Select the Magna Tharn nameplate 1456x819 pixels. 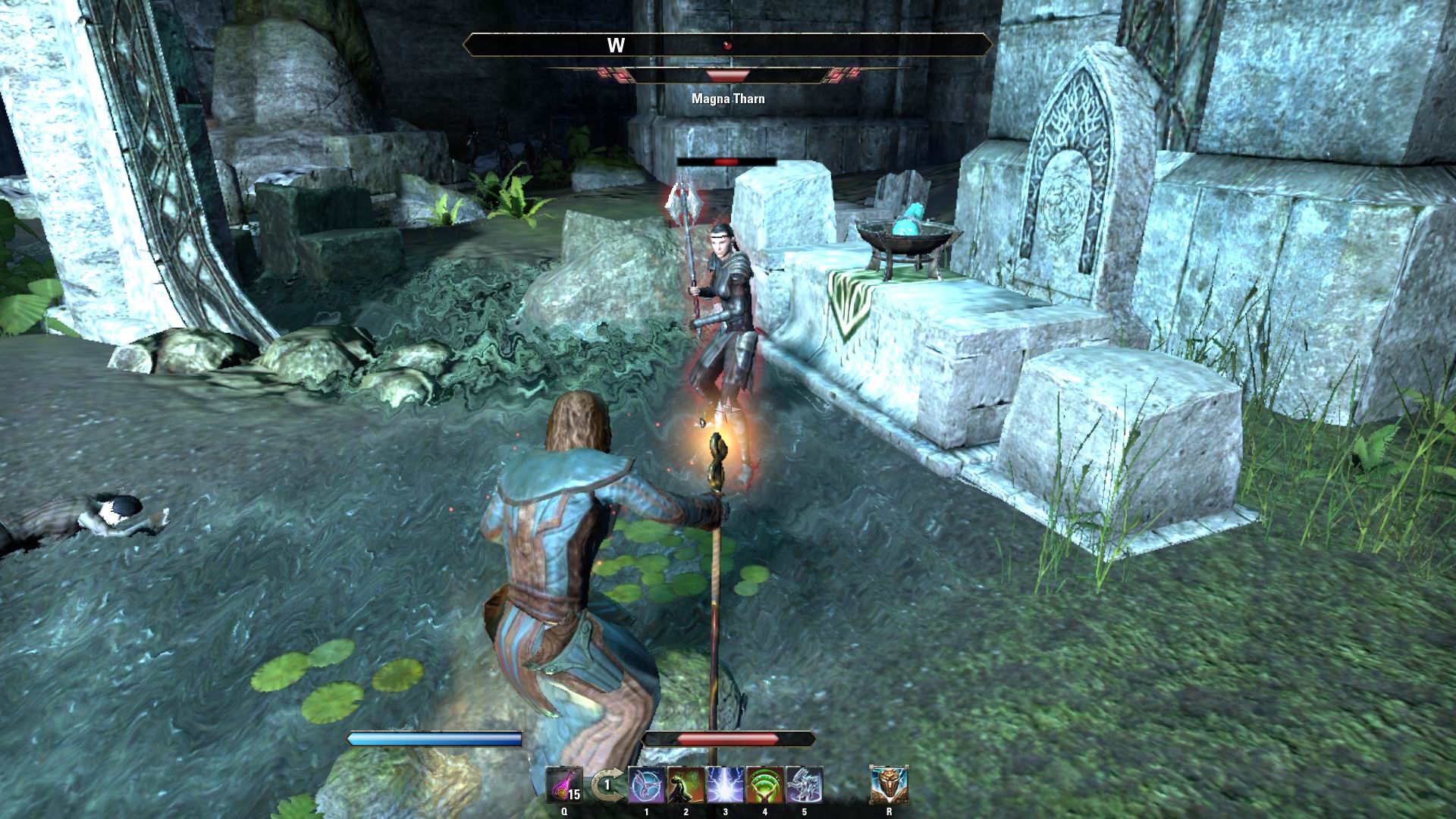(x=726, y=98)
